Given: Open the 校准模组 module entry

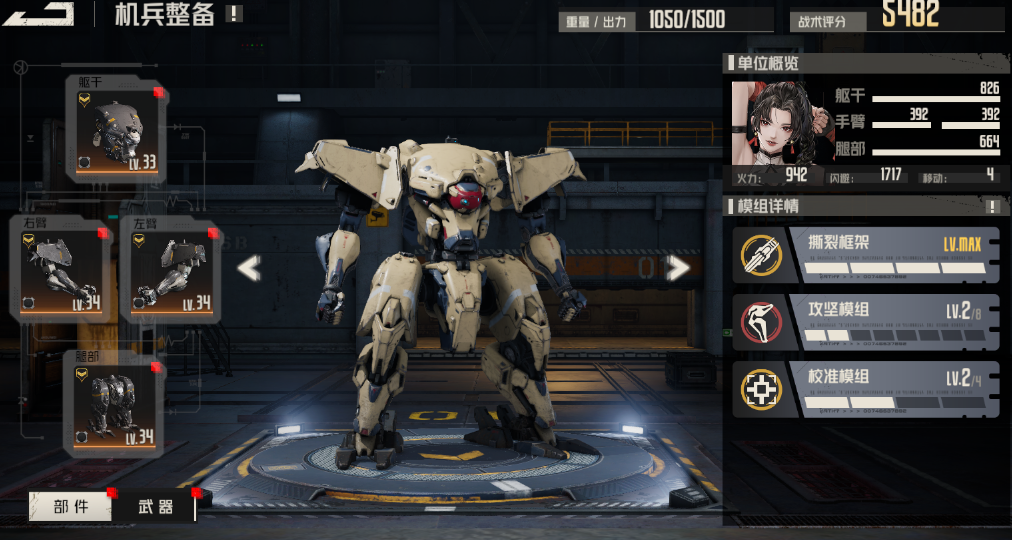Looking at the screenshot, I should click(866, 389).
